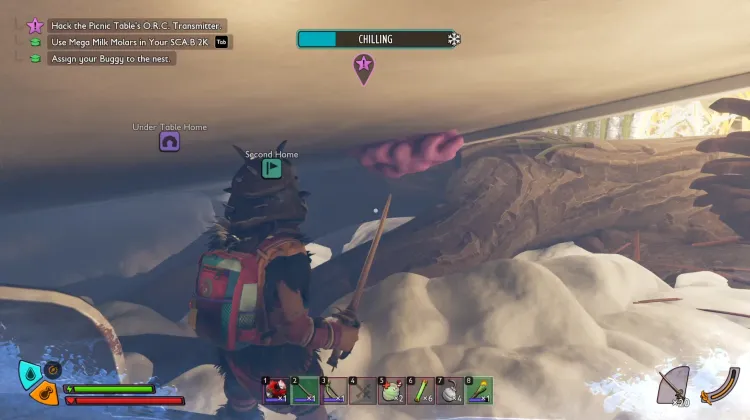Click the Second Home flag marker
The width and height of the screenshot is (750, 420).
click(x=271, y=168)
